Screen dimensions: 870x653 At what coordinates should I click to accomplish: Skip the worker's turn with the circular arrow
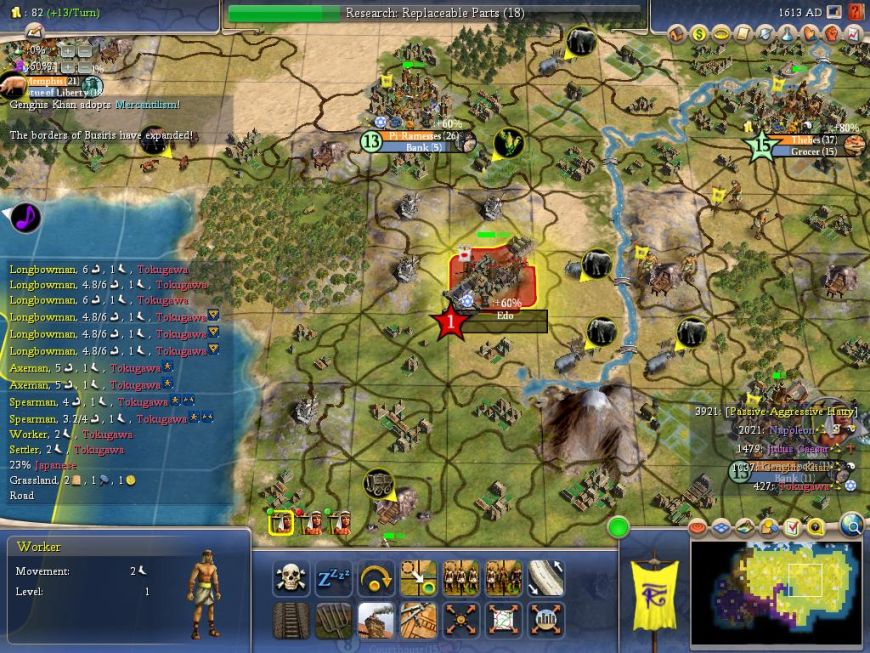[x=375, y=578]
